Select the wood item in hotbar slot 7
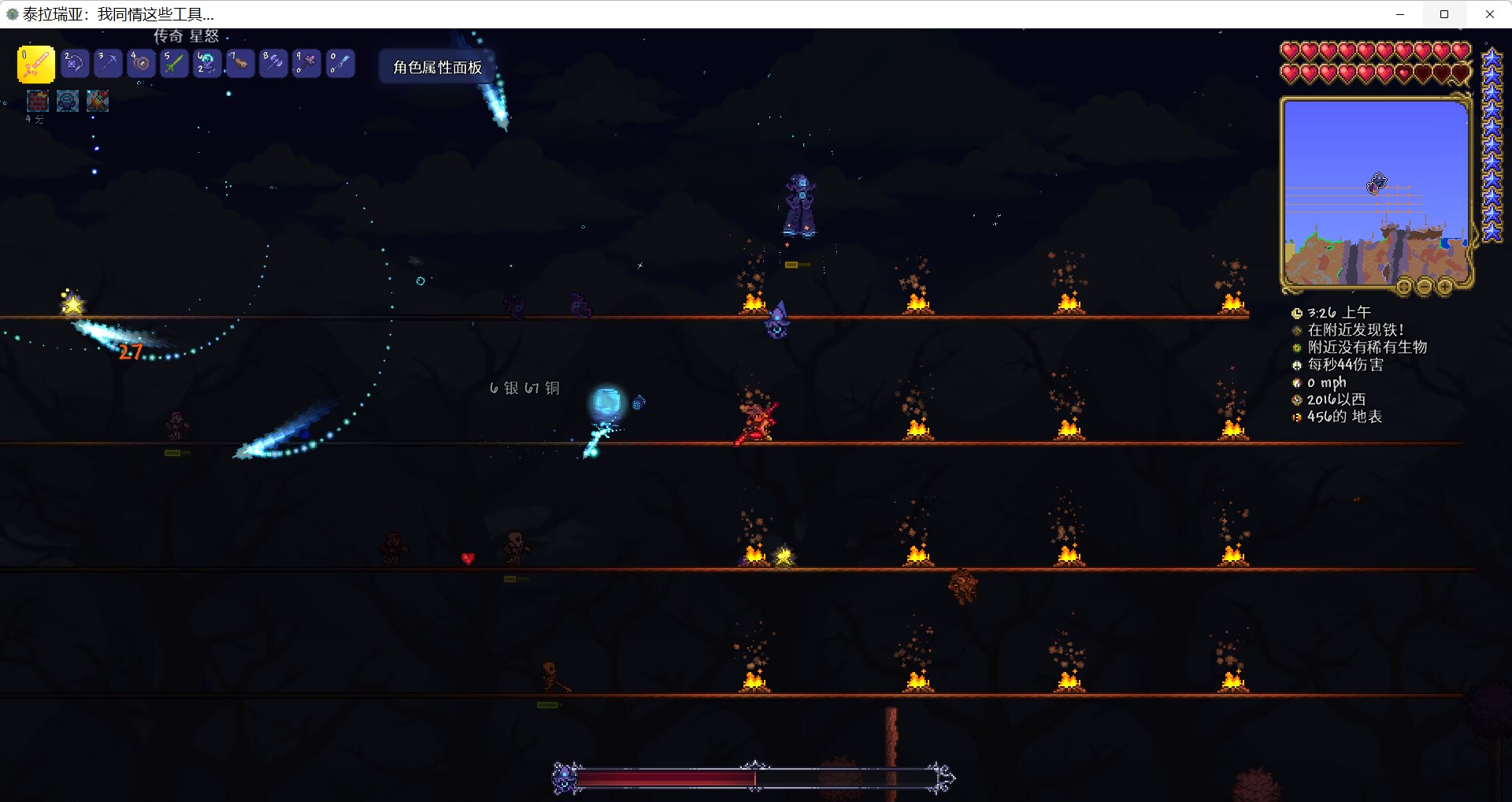 (x=240, y=63)
